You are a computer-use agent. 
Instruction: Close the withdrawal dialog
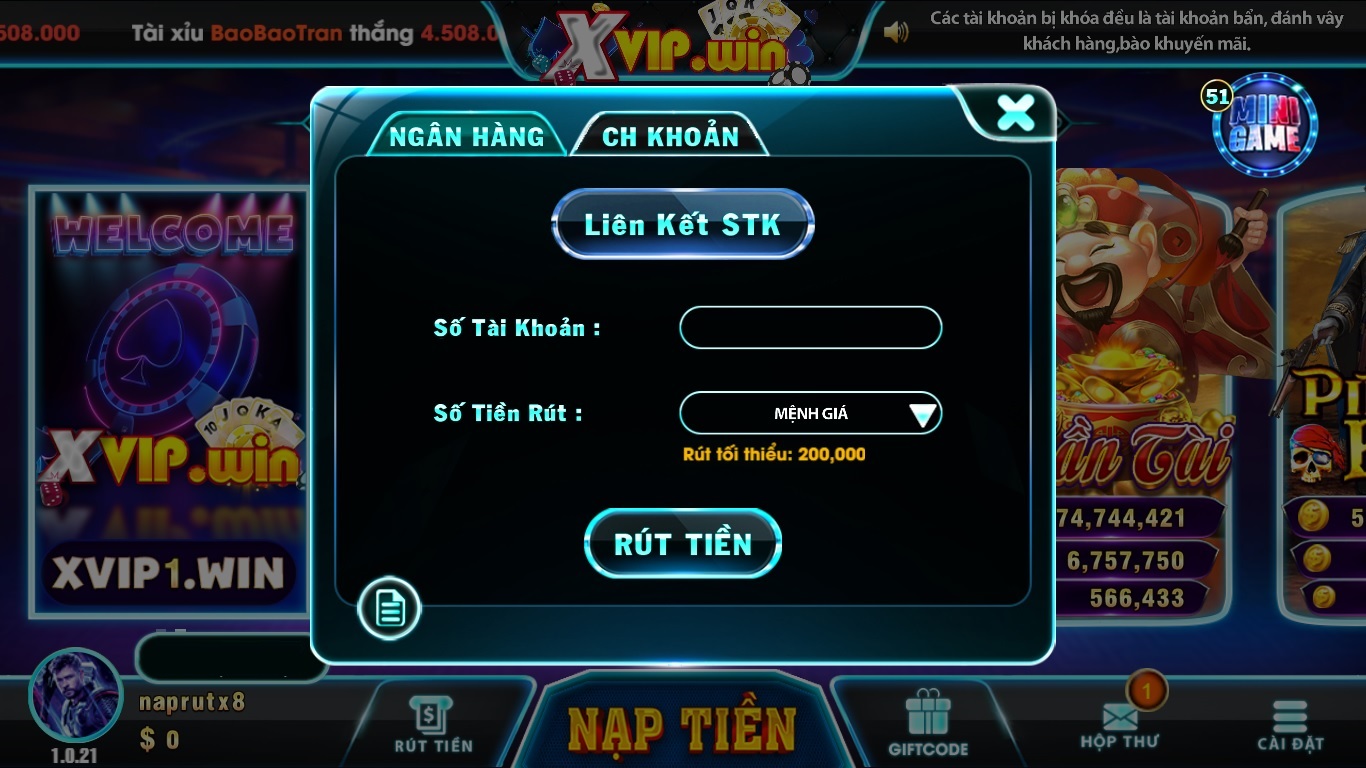point(1016,113)
